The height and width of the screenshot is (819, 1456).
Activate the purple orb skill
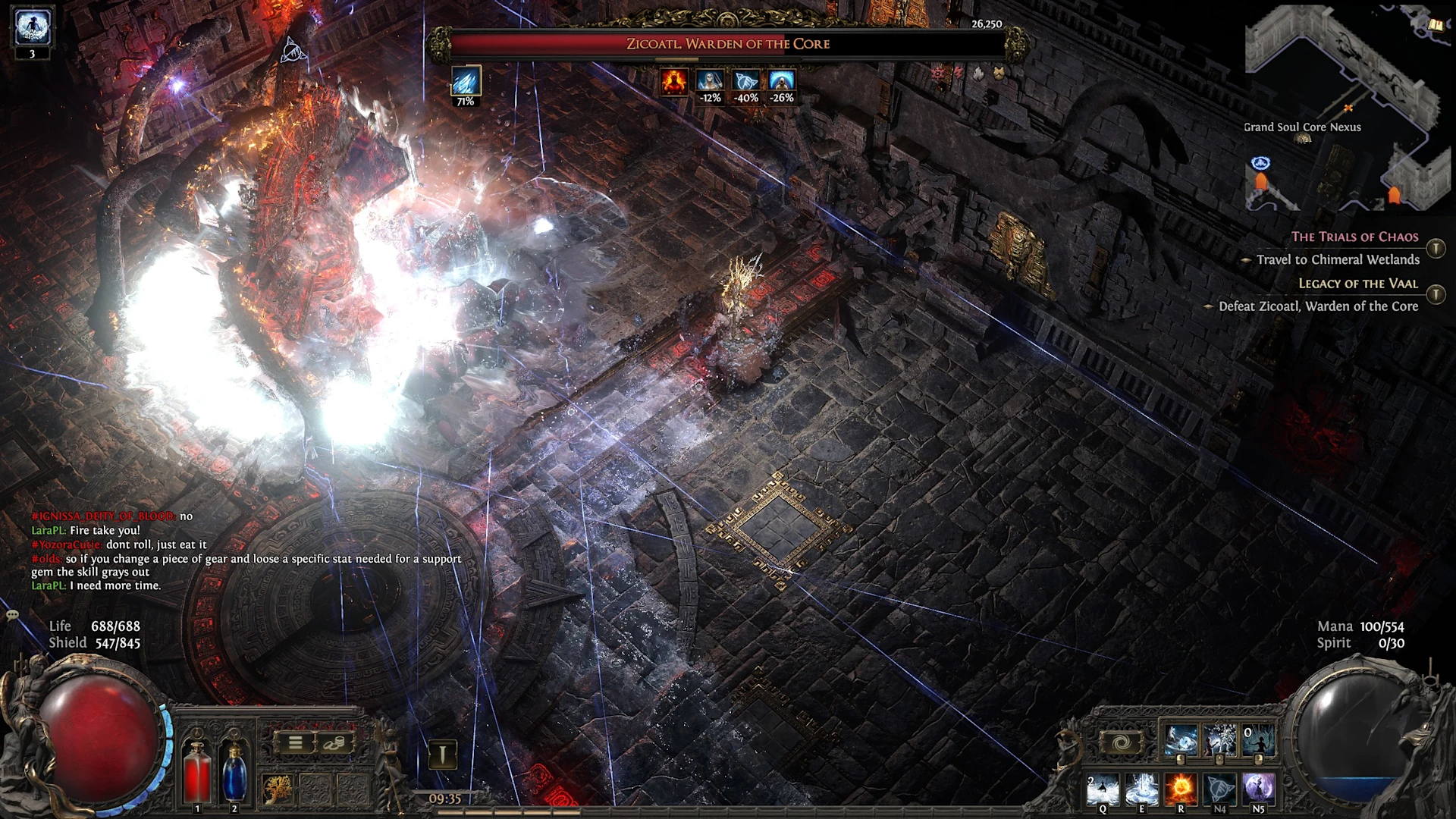pos(1258,789)
